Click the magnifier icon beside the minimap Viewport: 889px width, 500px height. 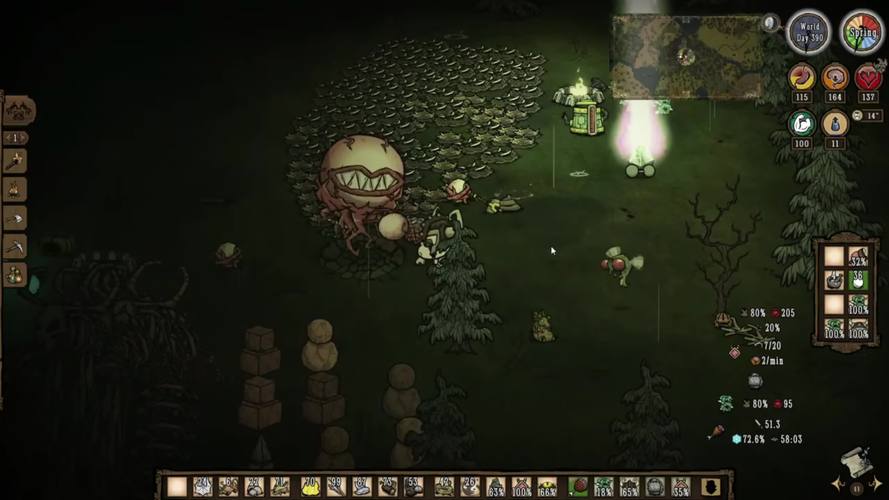point(770,22)
